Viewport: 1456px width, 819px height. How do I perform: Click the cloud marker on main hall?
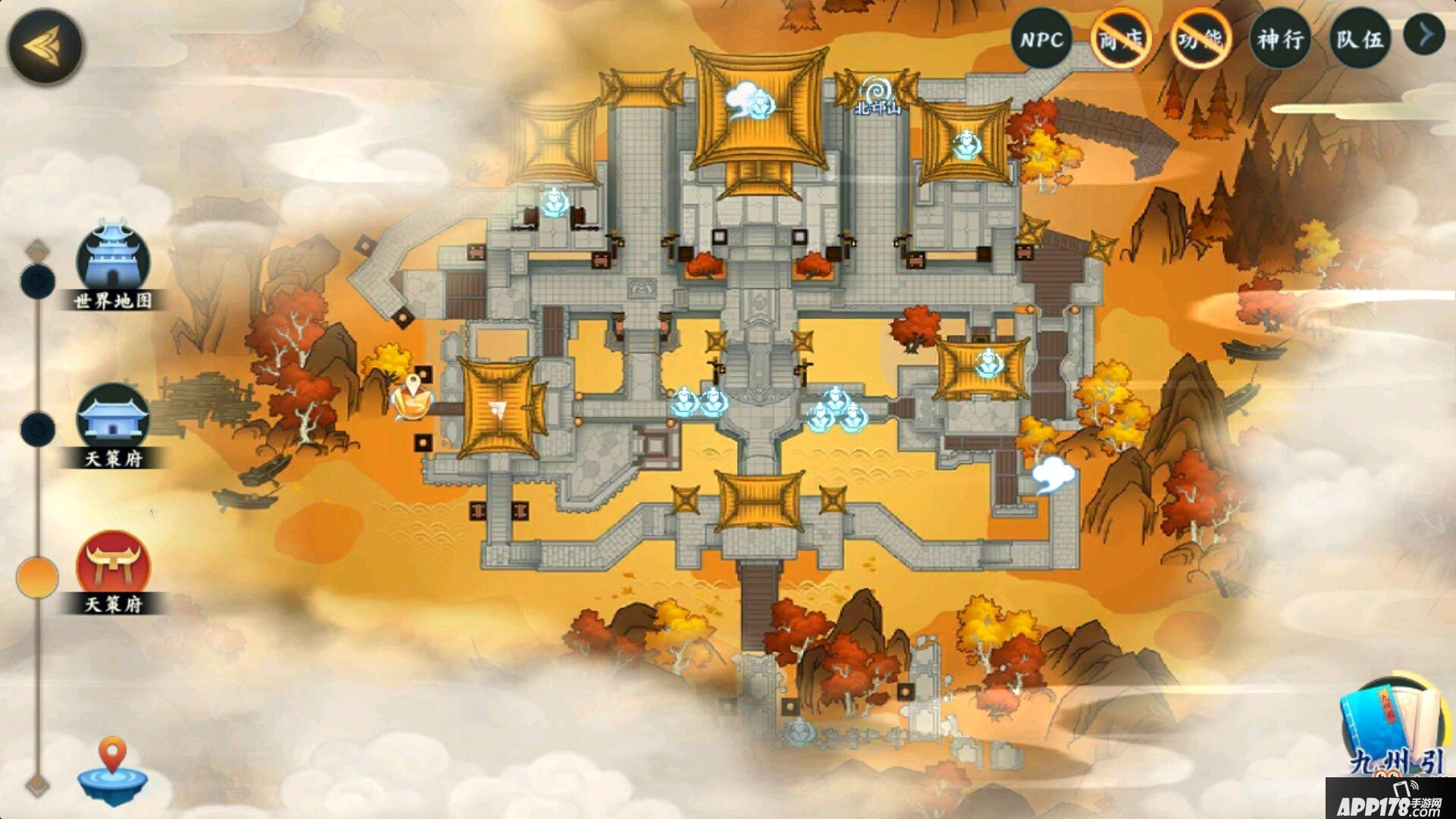tap(749, 102)
